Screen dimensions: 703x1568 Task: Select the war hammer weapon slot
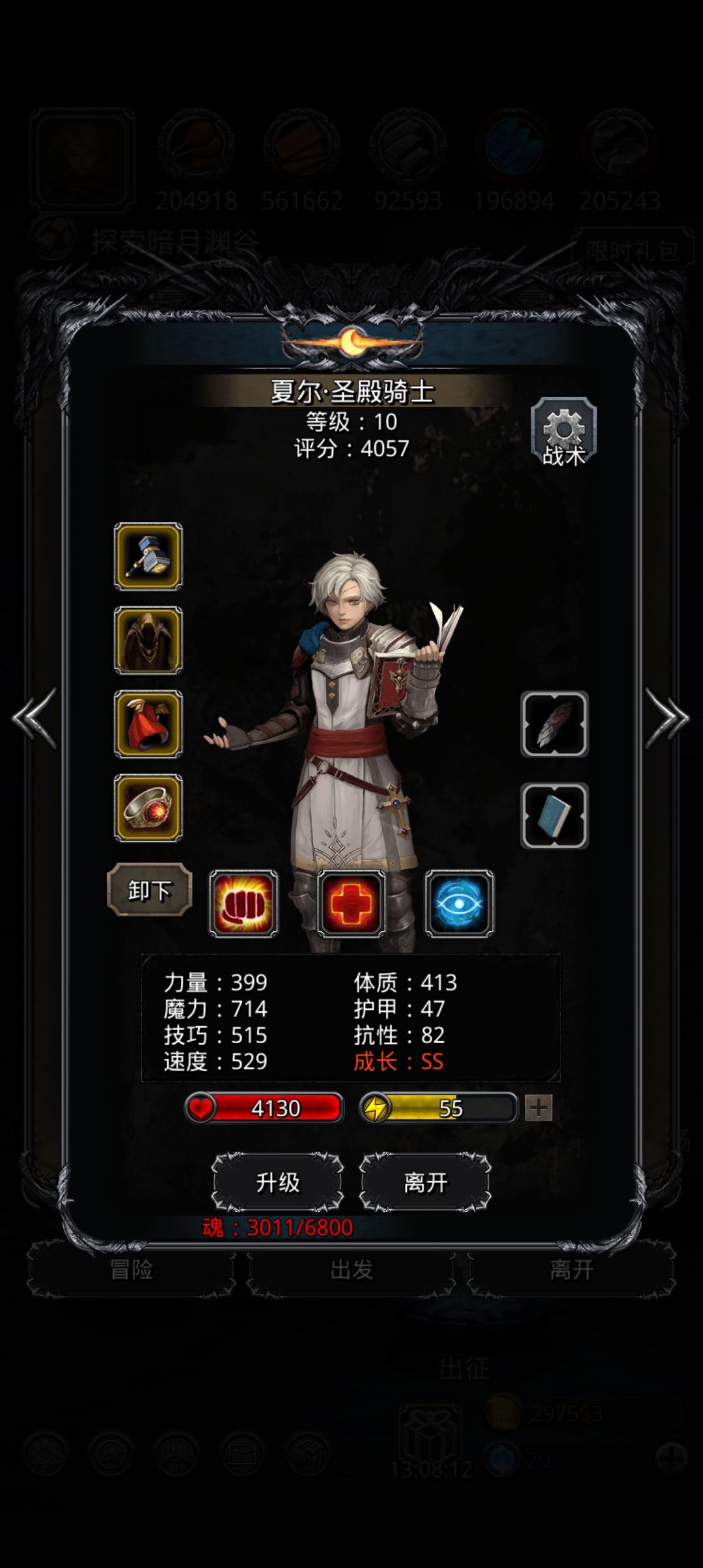tap(148, 557)
